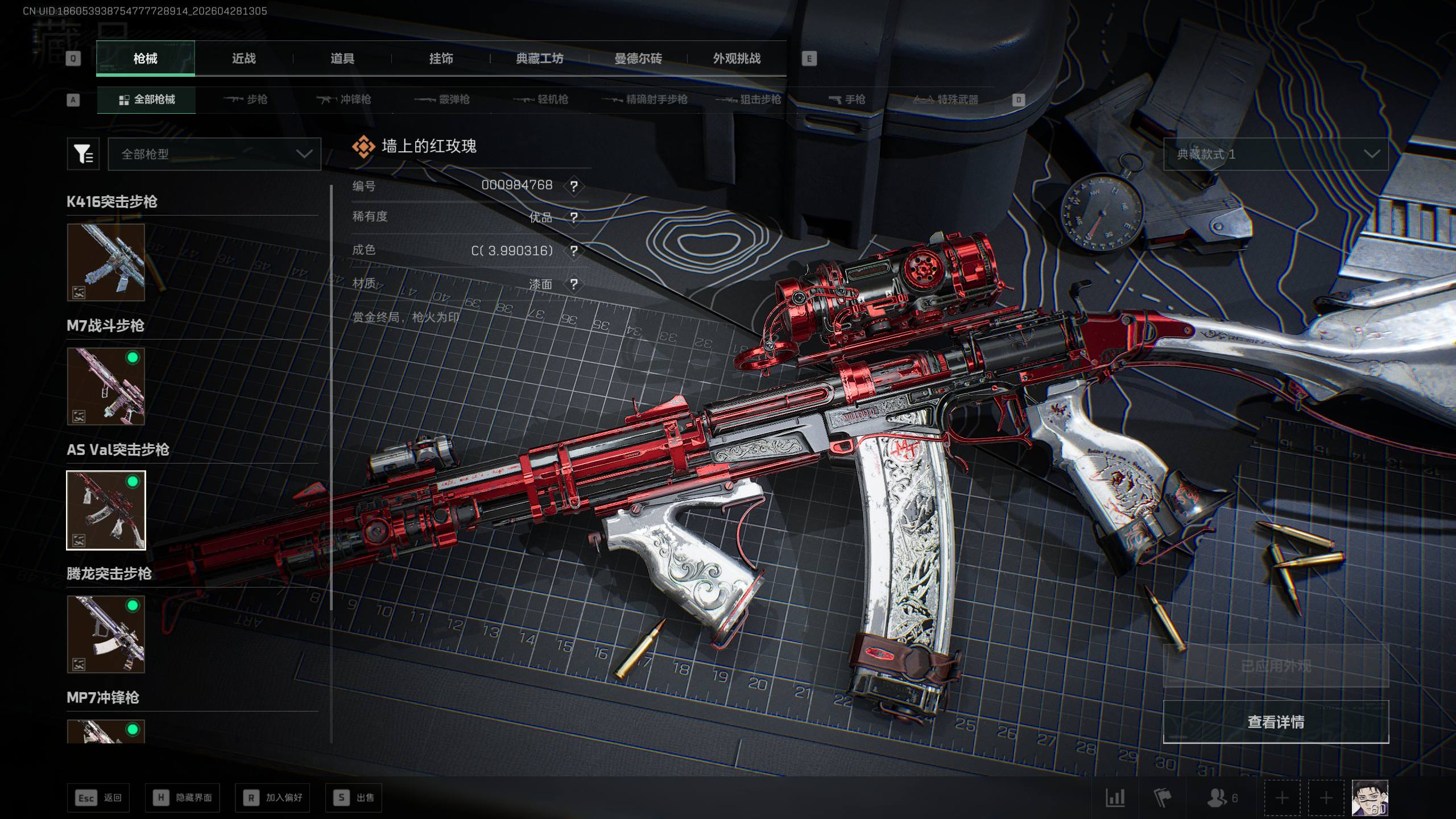The height and width of the screenshot is (819, 1456).
Task: Click the 出售 sell button
Action: coord(353,798)
